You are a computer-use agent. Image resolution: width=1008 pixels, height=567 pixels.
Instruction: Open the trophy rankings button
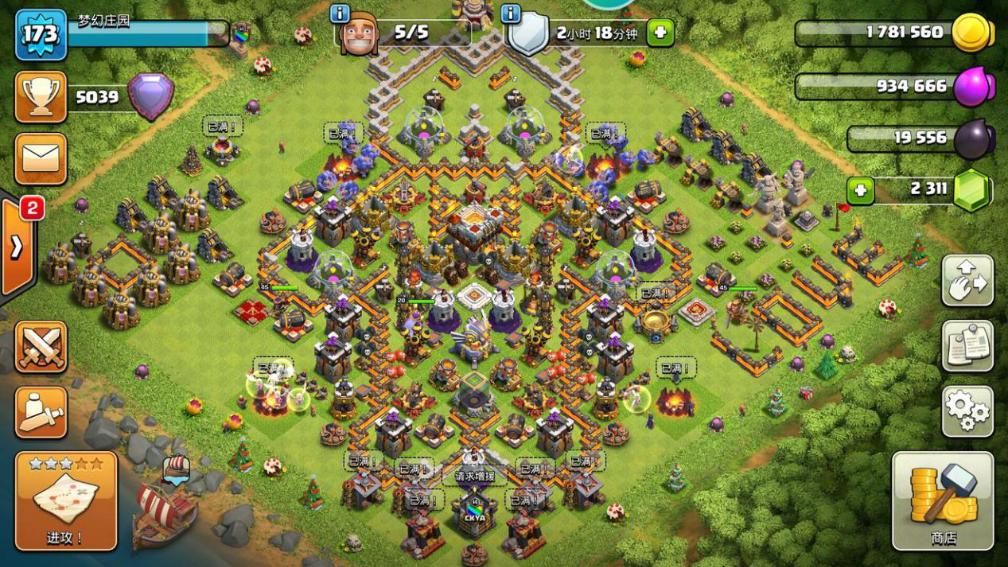pyautogui.click(x=41, y=97)
